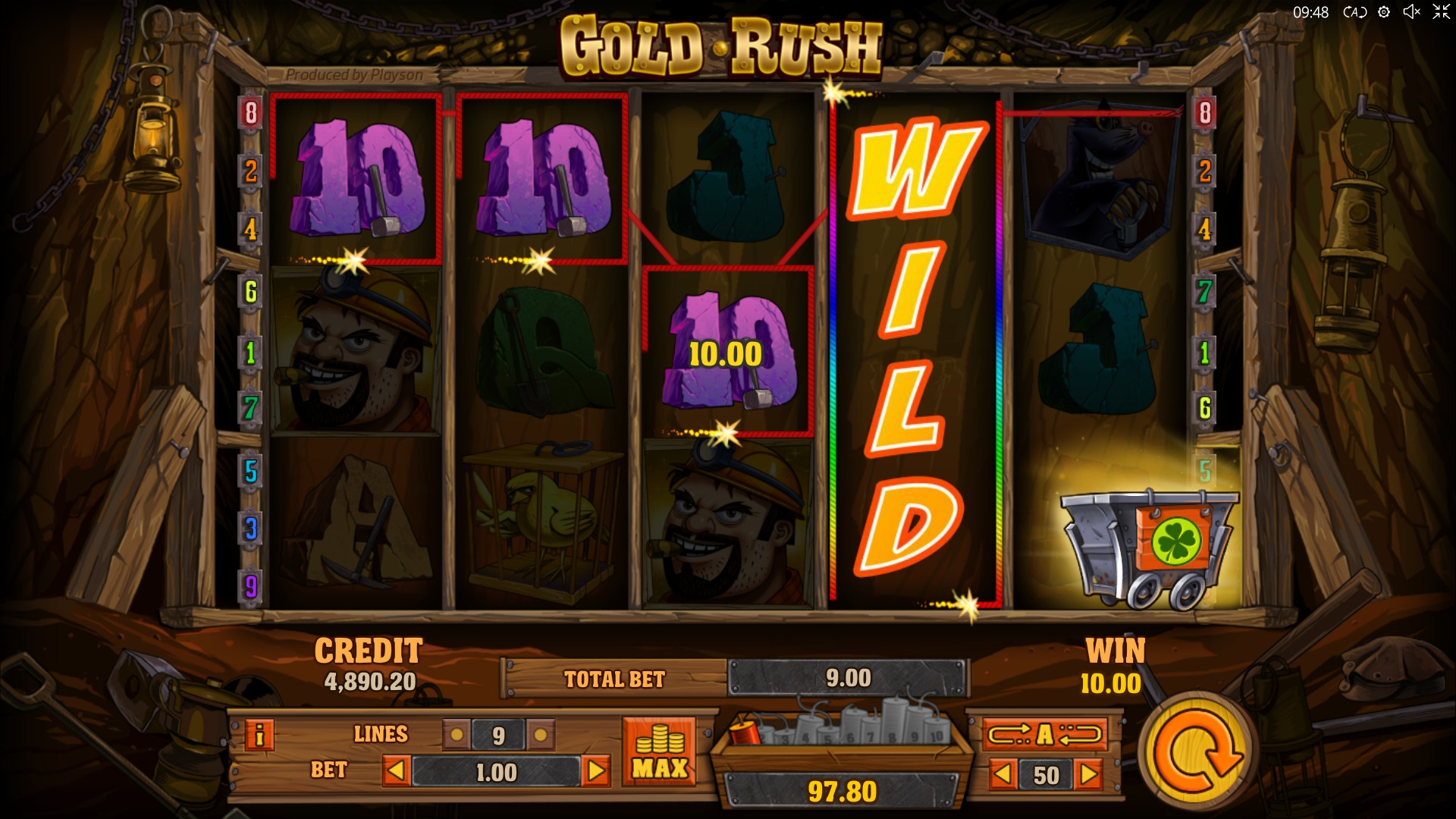Viewport: 1456px width, 819px height.
Task: Select payline 8 marker on left rail
Action: (251, 113)
